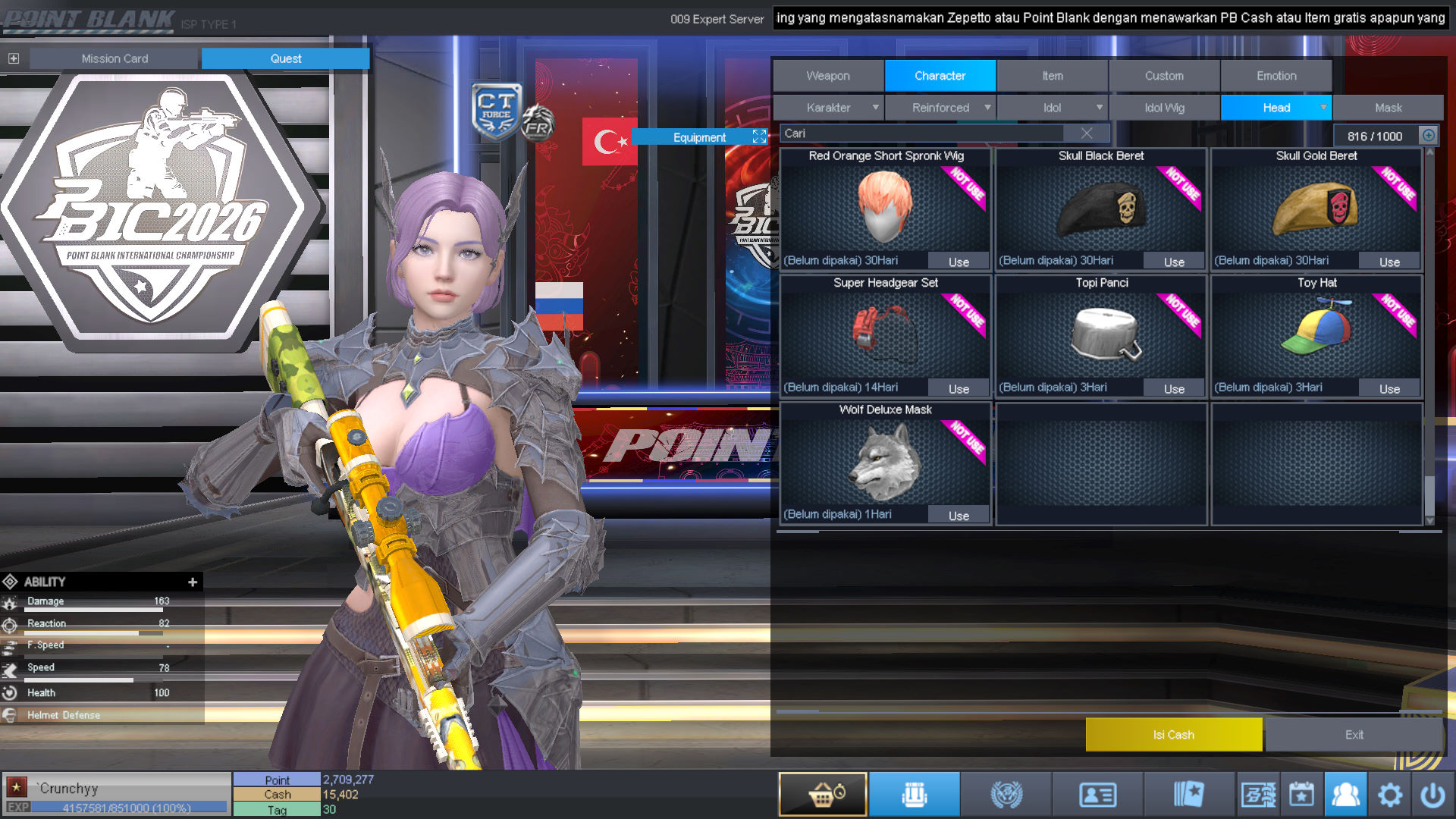Click the Cari search field
This screenshot has height=819, width=1456.
click(921, 133)
